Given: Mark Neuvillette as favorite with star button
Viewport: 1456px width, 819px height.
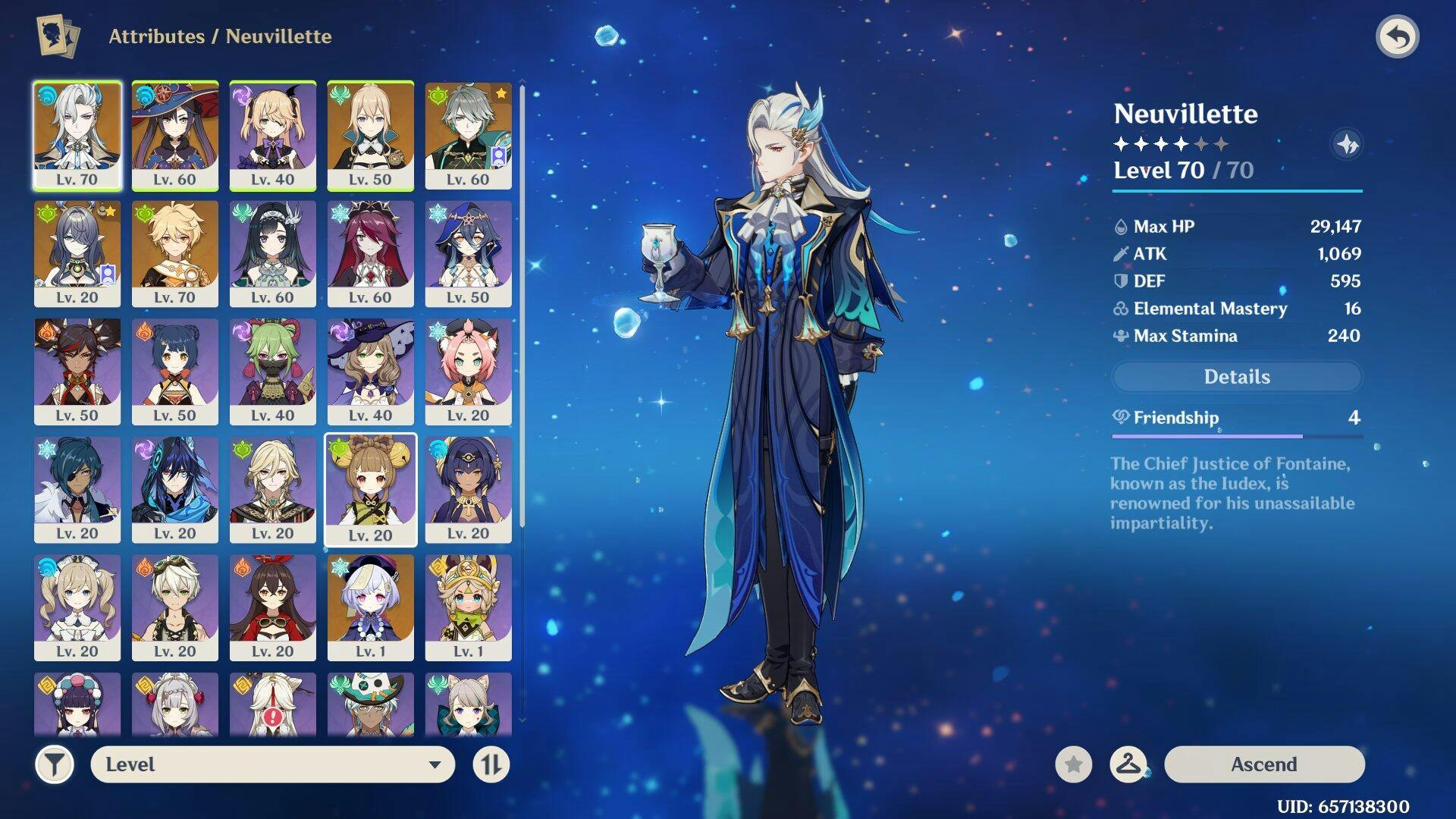Looking at the screenshot, I should (x=1073, y=764).
